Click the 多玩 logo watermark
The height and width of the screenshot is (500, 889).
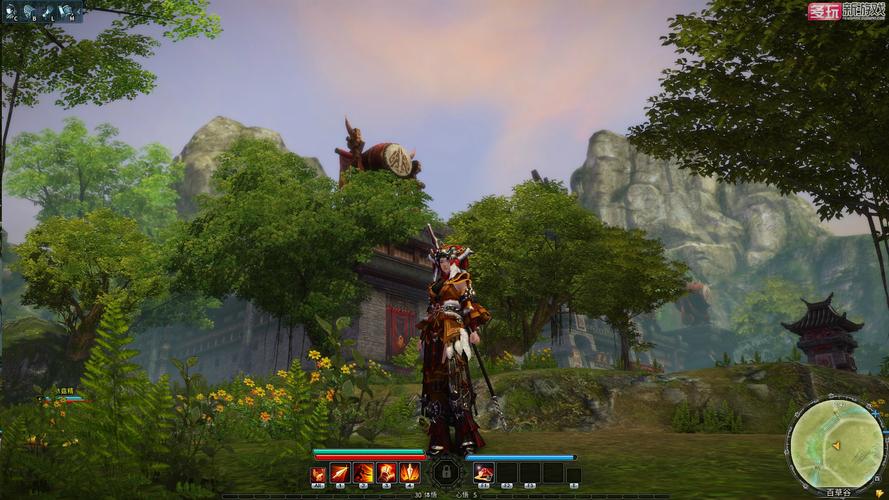(x=823, y=12)
